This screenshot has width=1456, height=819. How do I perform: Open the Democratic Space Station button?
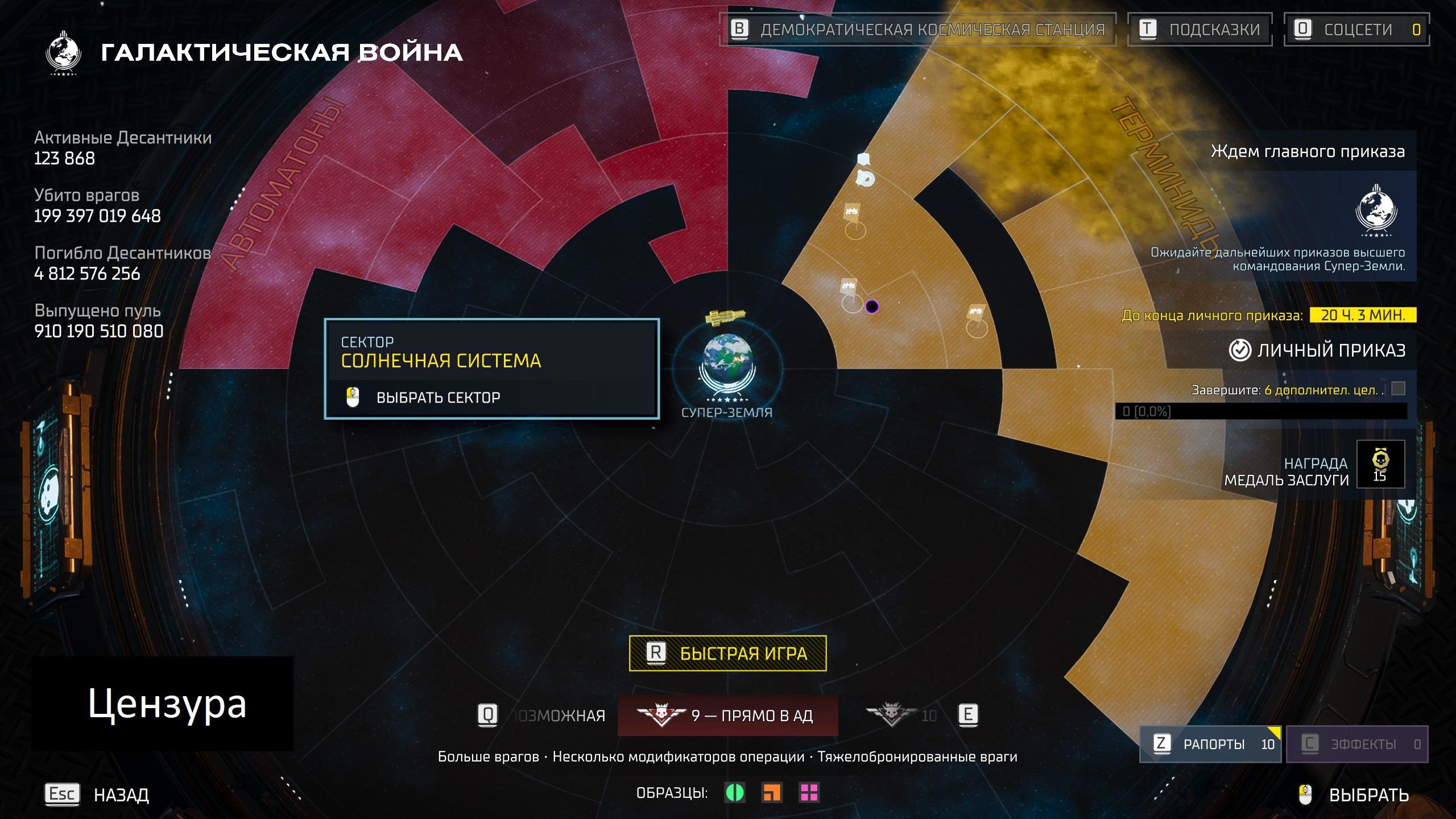917,30
